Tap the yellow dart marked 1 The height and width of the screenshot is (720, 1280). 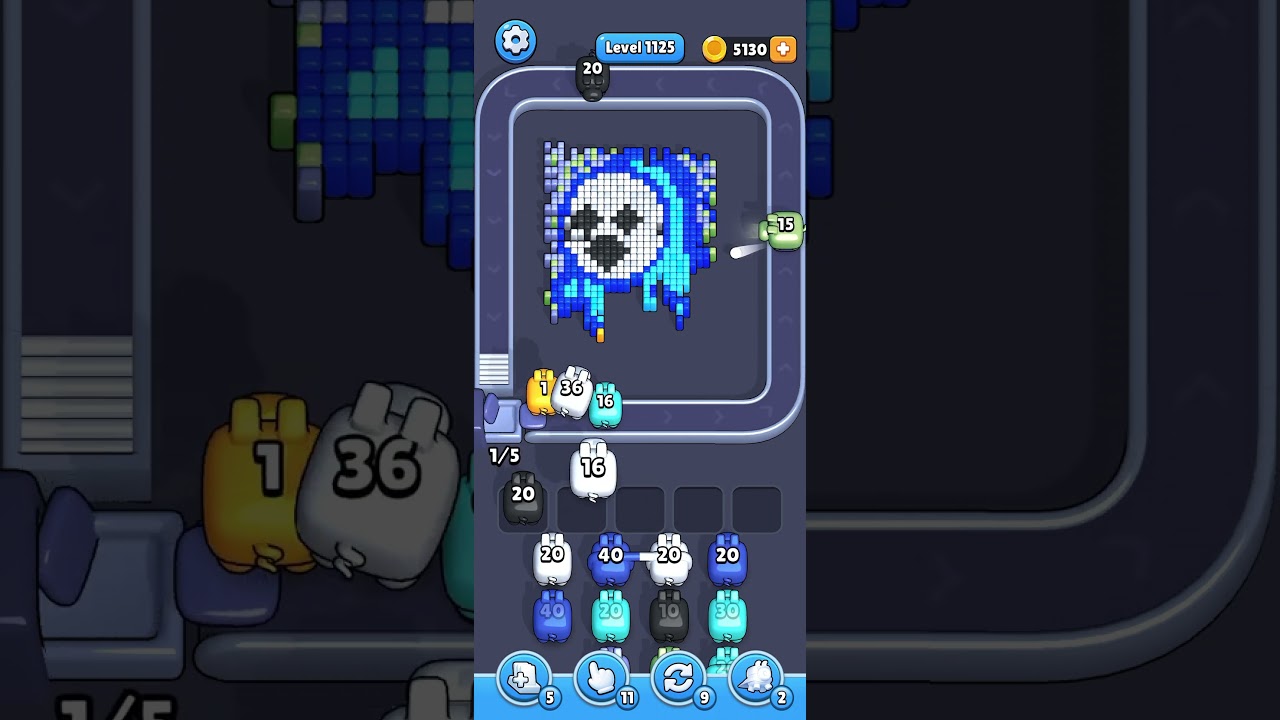tap(540, 392)
